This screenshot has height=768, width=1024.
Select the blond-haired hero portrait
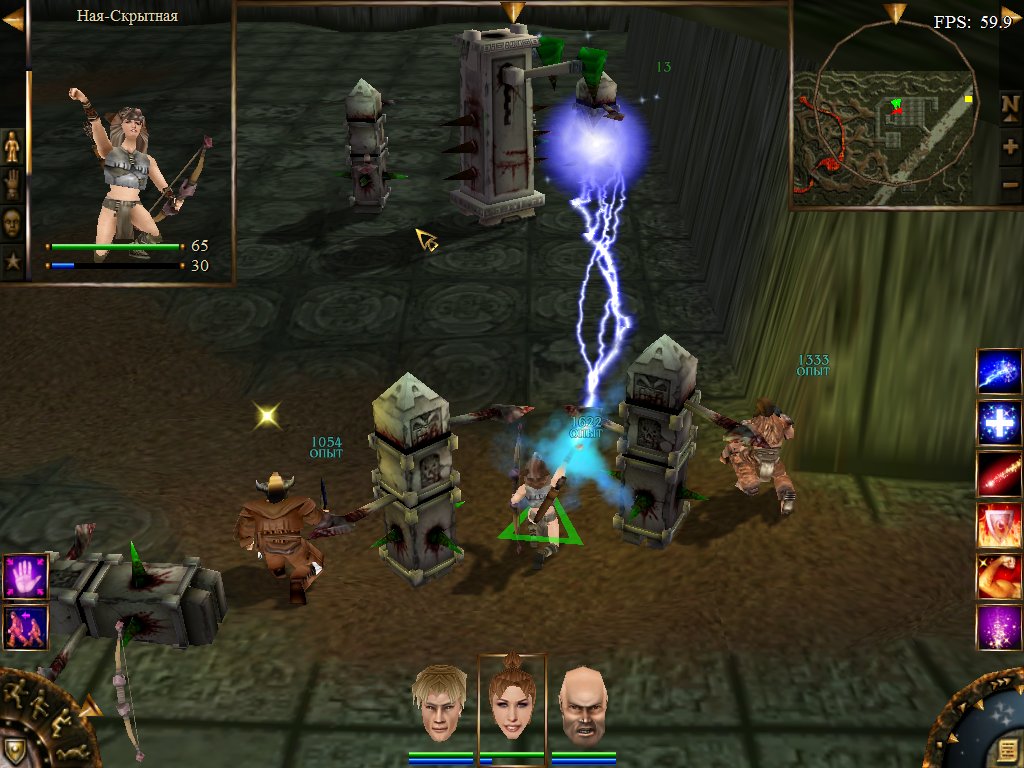440,702
